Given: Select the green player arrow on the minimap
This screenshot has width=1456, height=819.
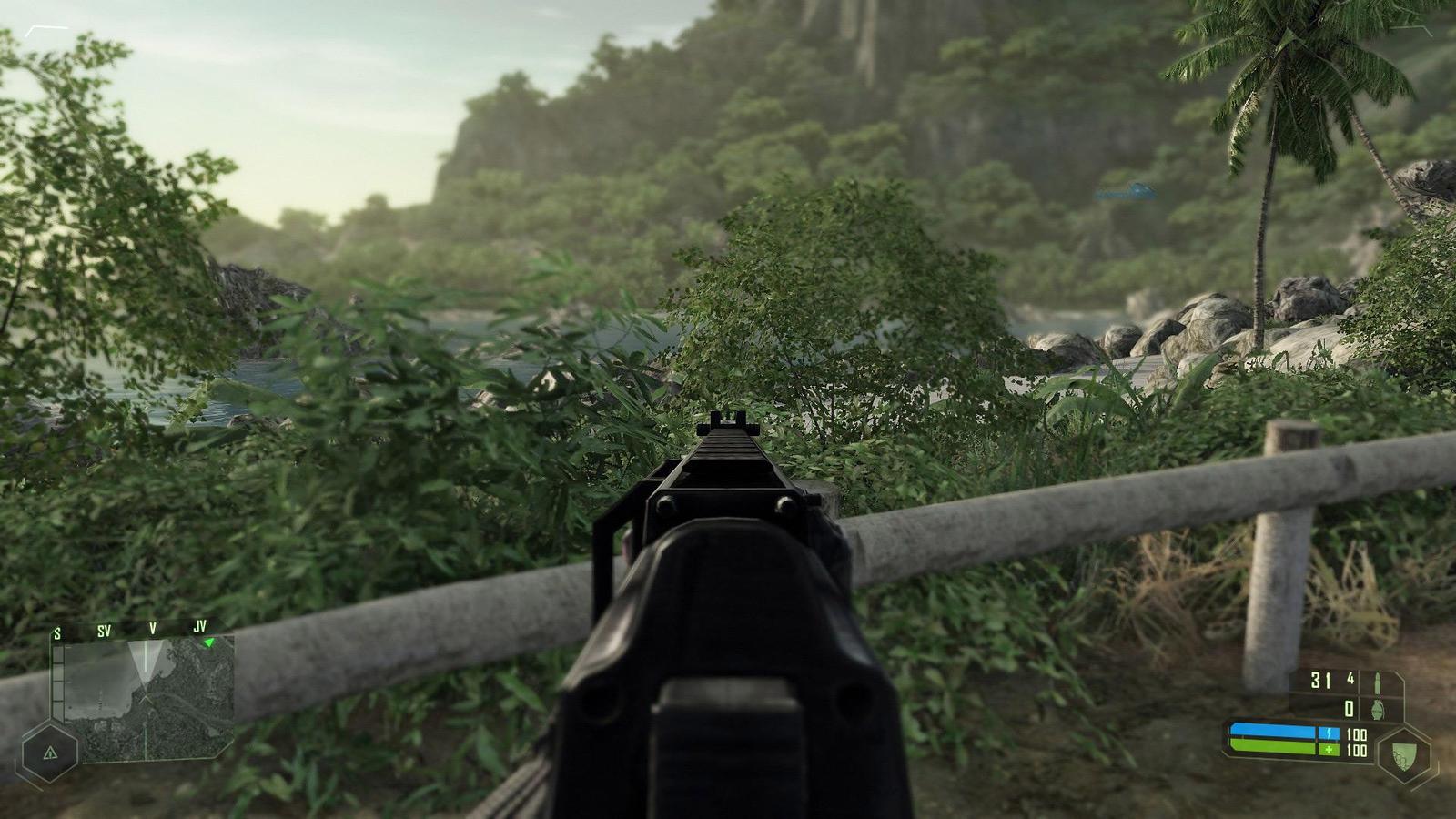Looking at the screenshot, I should (x=209, y=642).
